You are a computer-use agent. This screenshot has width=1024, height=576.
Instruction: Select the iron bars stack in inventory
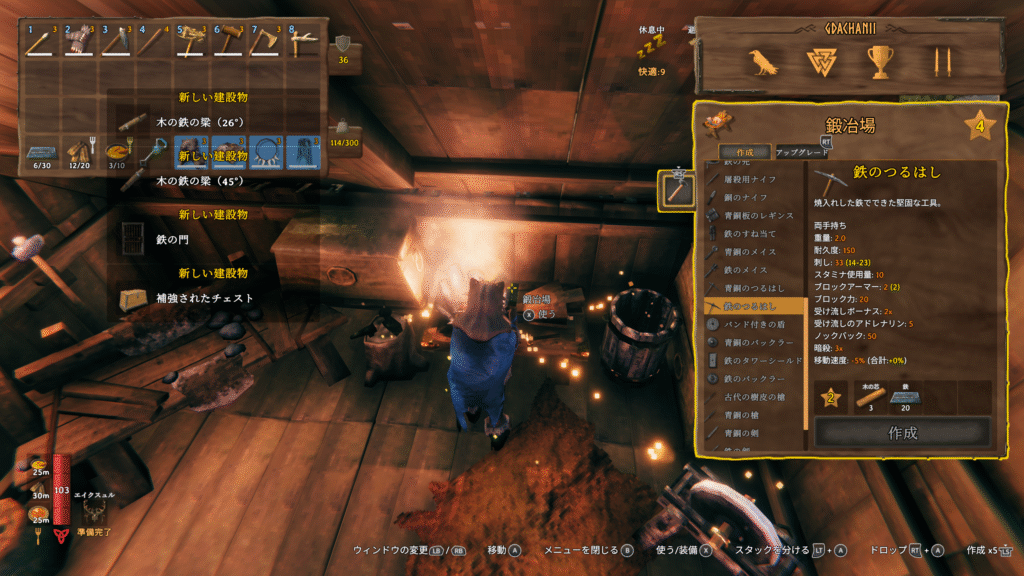coord(41,153)
